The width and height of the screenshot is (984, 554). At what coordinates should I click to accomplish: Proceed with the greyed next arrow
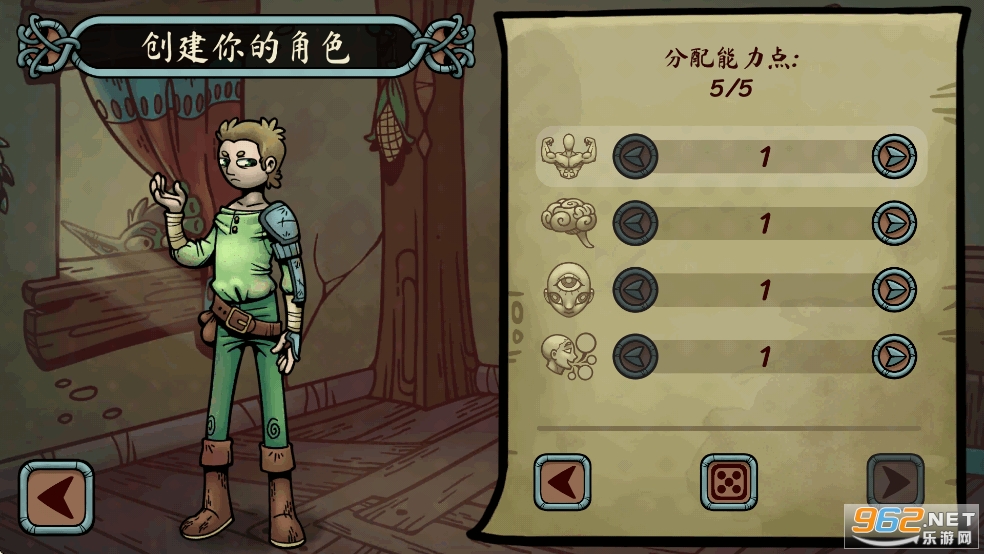(894, 483)
